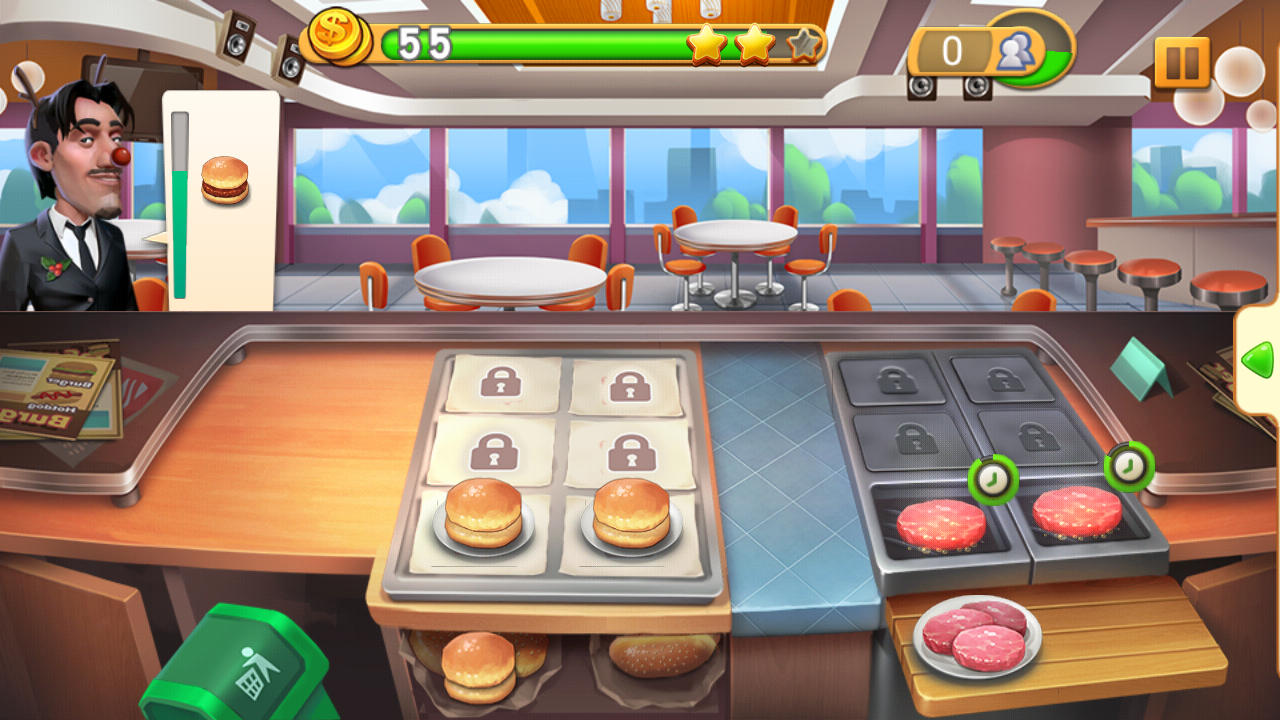Viewport: 1280px width, 720px height.
Task: Select the green trash bin
Action: click(x=242, y=668)
